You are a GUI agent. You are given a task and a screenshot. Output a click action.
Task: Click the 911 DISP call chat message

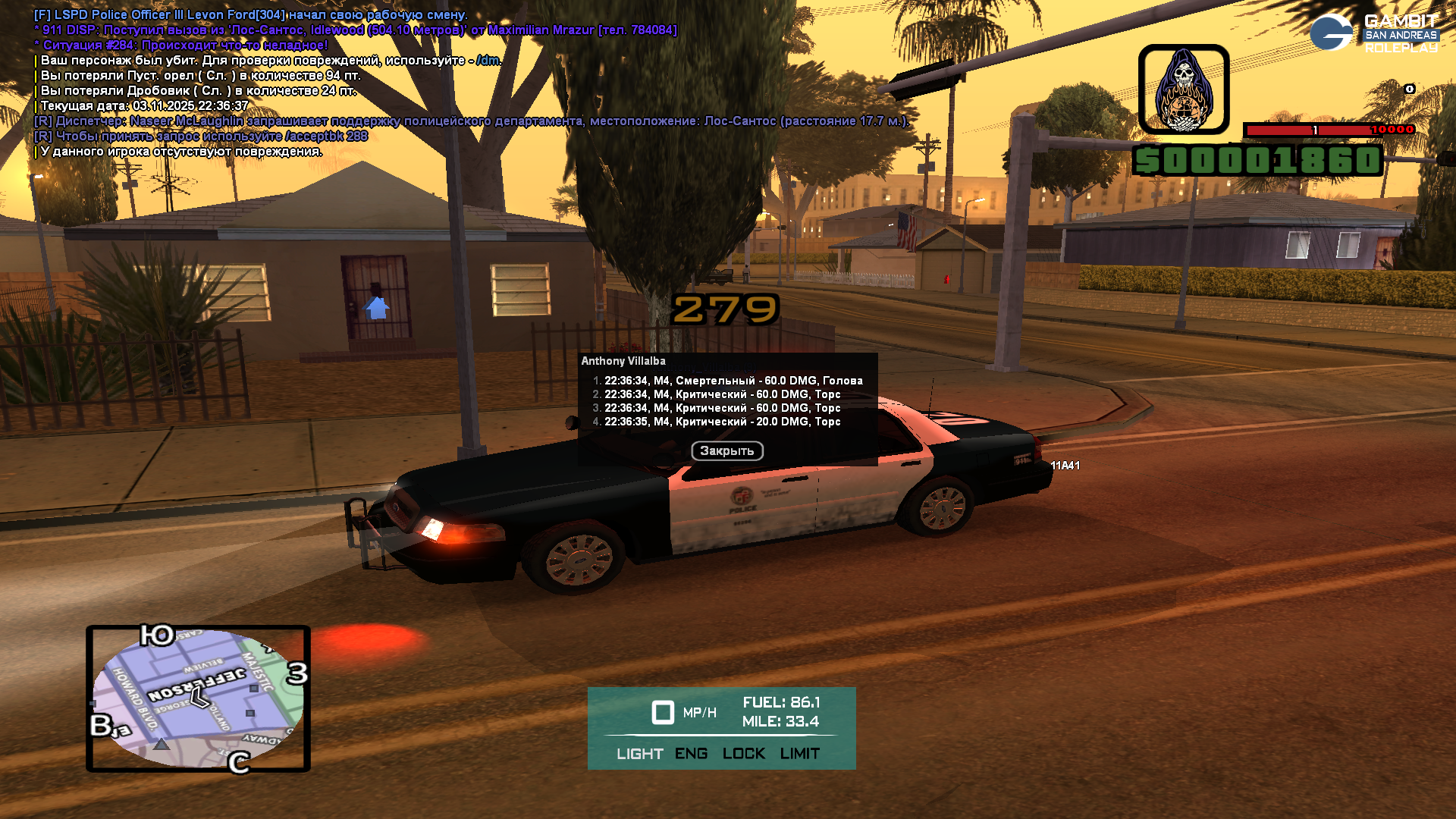pyautogui.click(x=355, y=30)
